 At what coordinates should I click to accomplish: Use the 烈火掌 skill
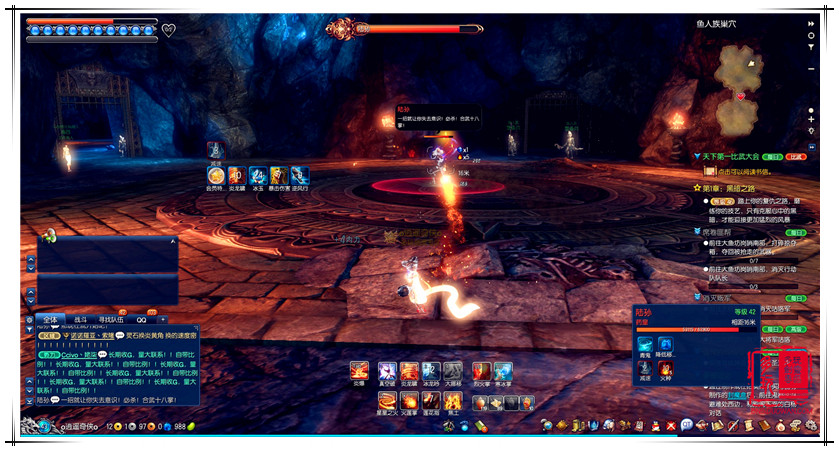pyautogui.click(x=482, y=372)
